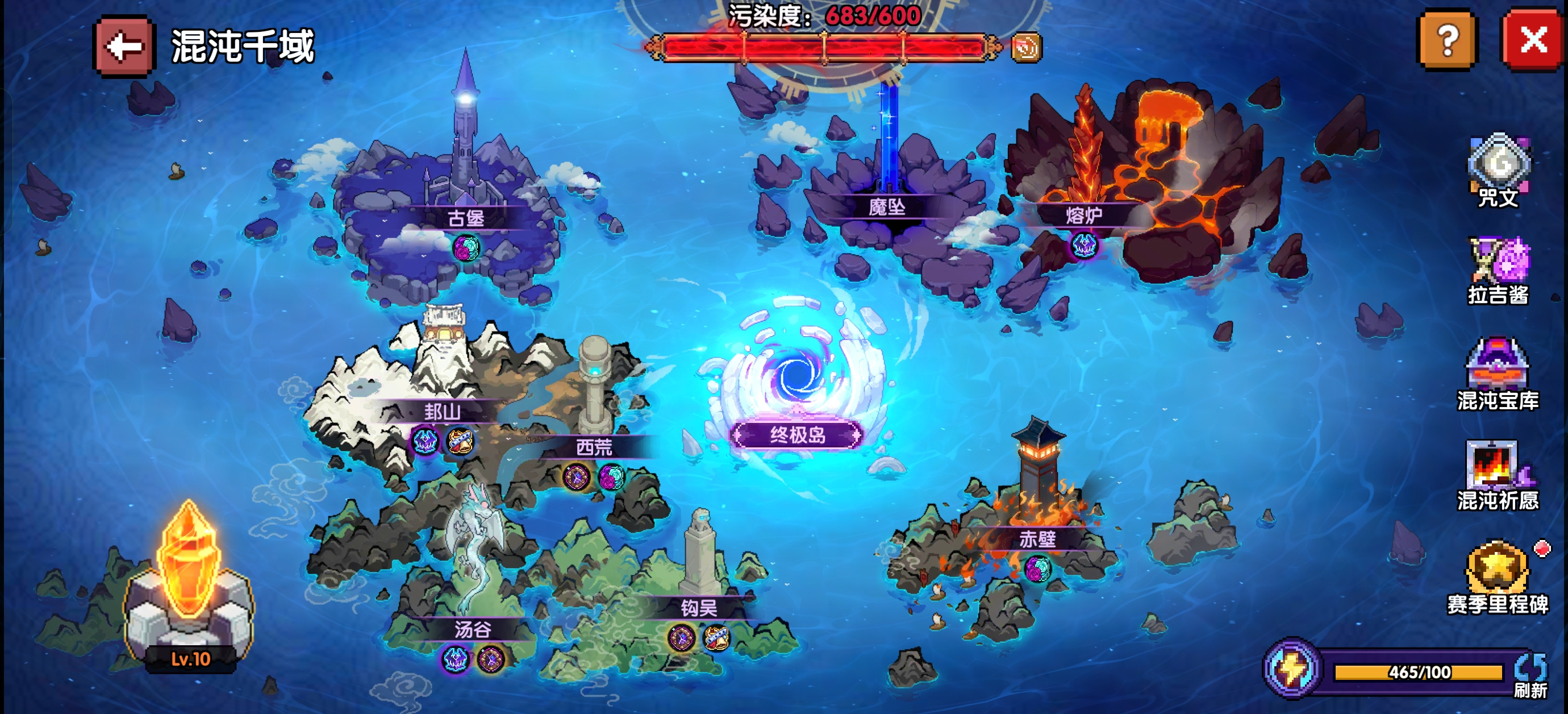This screenshot has height=714, width=1568.
Task: Open the 拉吉酱 menu icon
Action: tap(1498, 269)
